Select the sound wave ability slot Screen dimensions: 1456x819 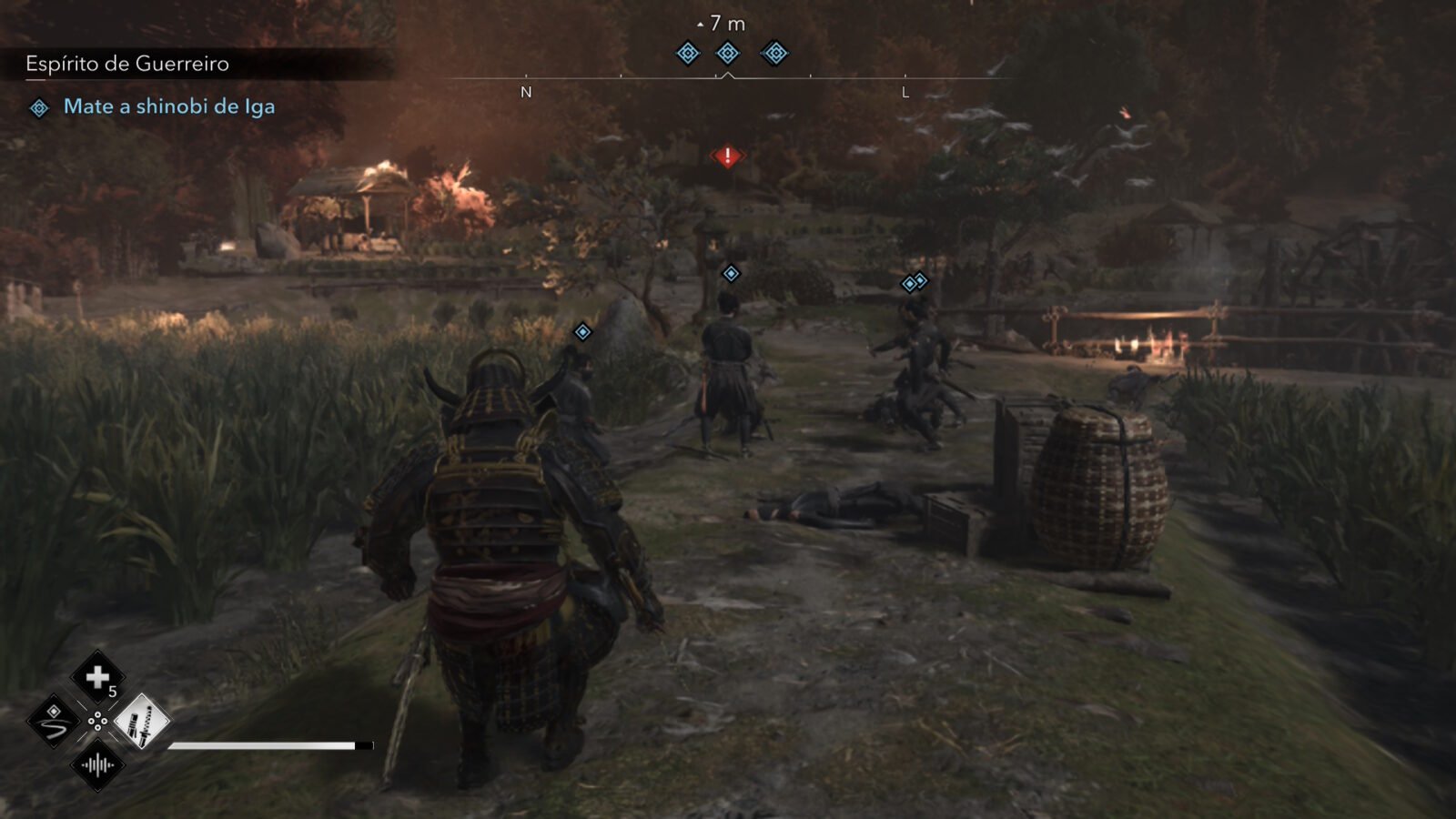[x=97, y=765]
